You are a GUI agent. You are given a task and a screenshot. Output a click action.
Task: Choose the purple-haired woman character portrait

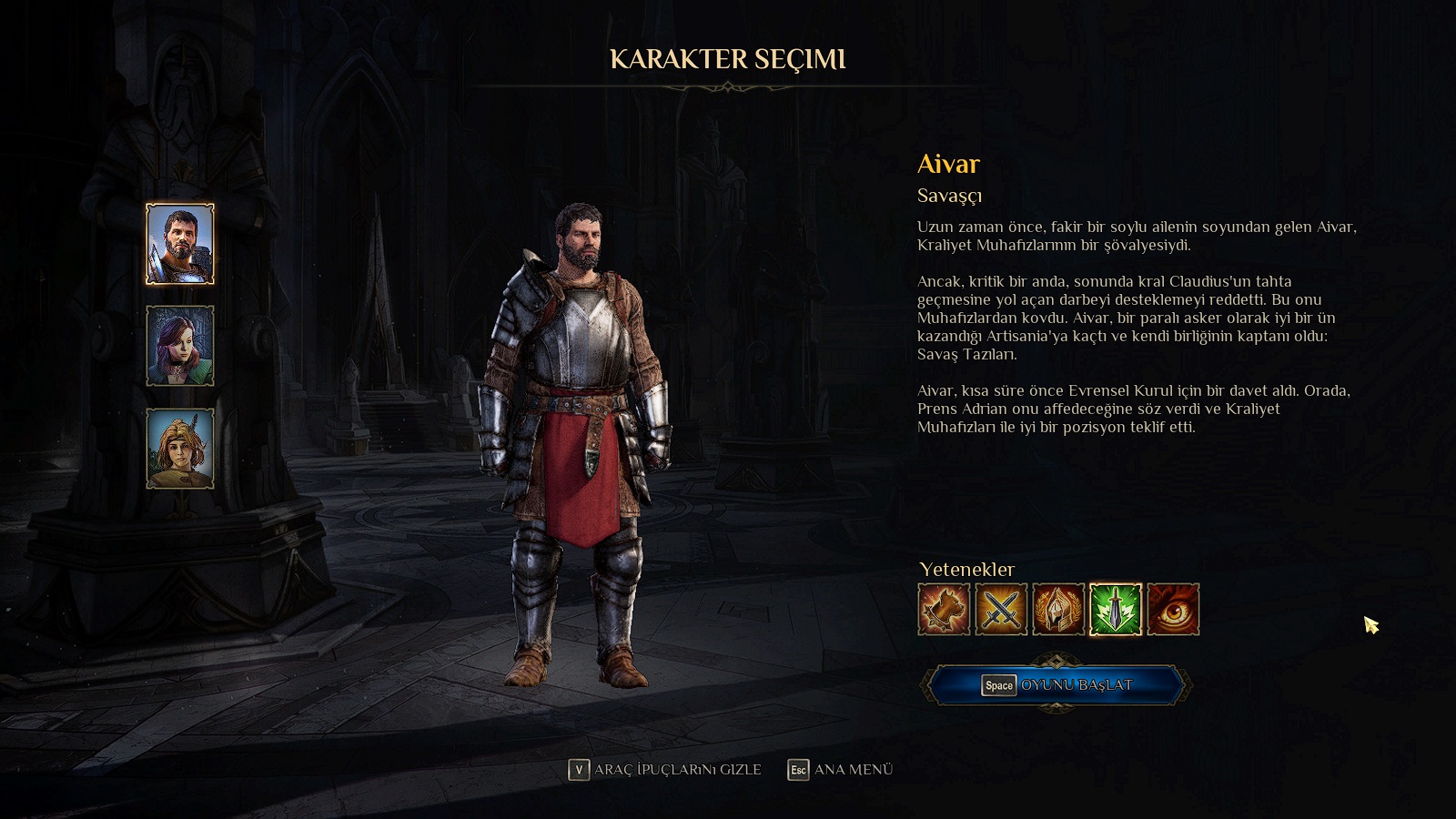point(180,346)
